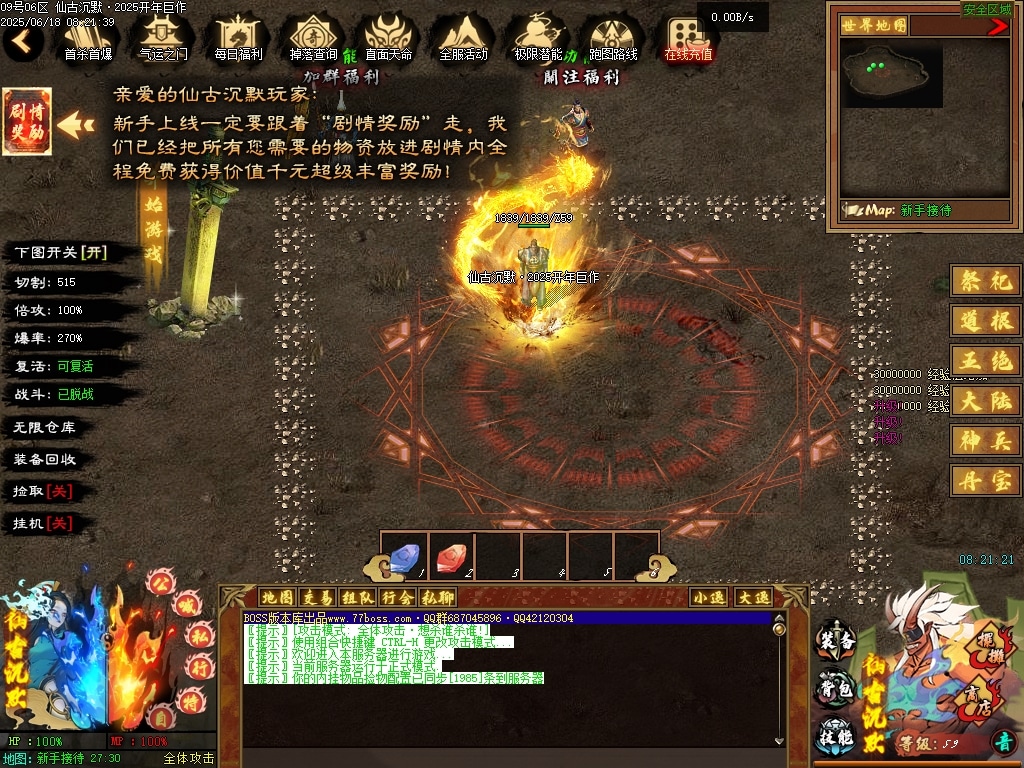
Task: Click the 小退 logout button
Action: click(x=709, y=597)
